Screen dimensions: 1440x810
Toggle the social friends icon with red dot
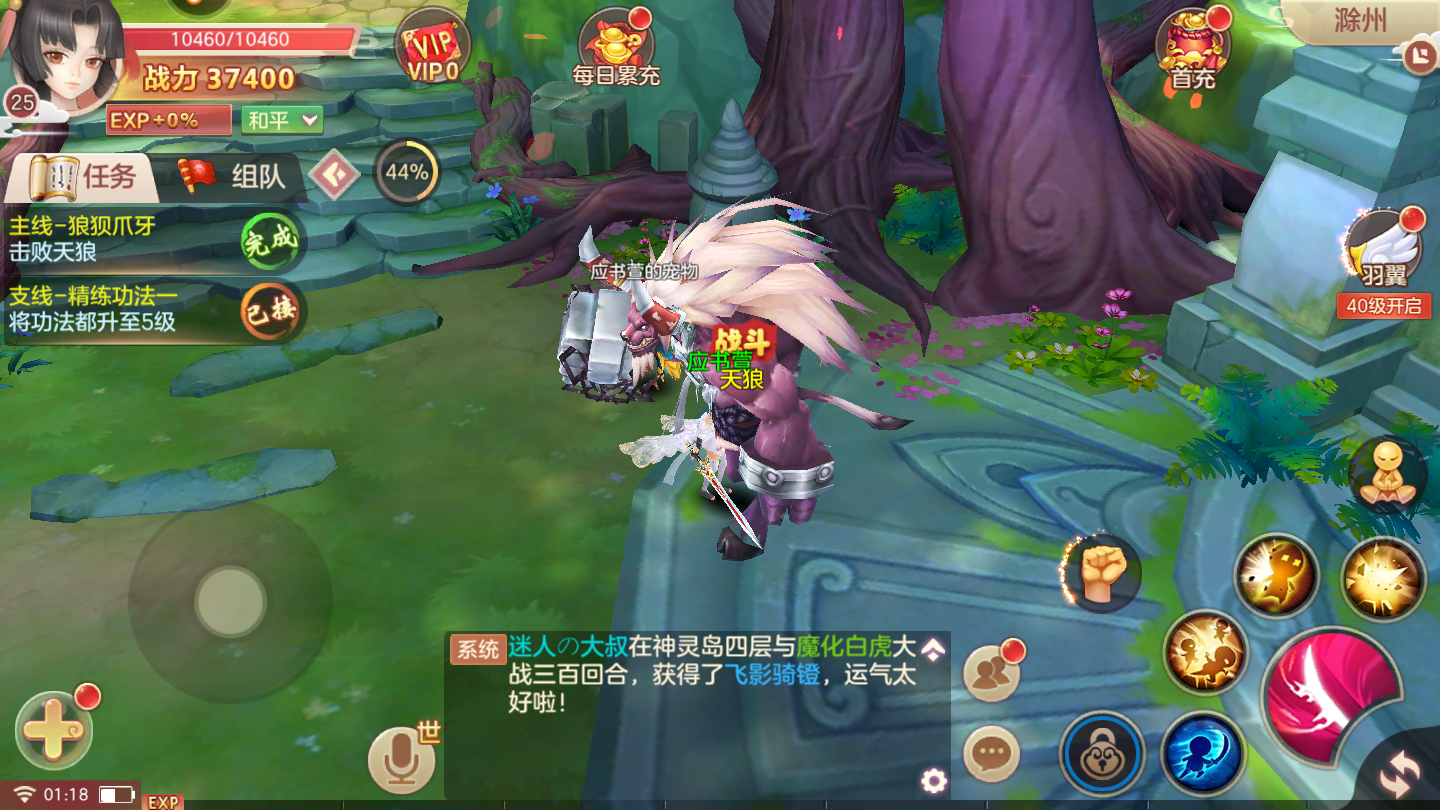(x=990, y=674)
